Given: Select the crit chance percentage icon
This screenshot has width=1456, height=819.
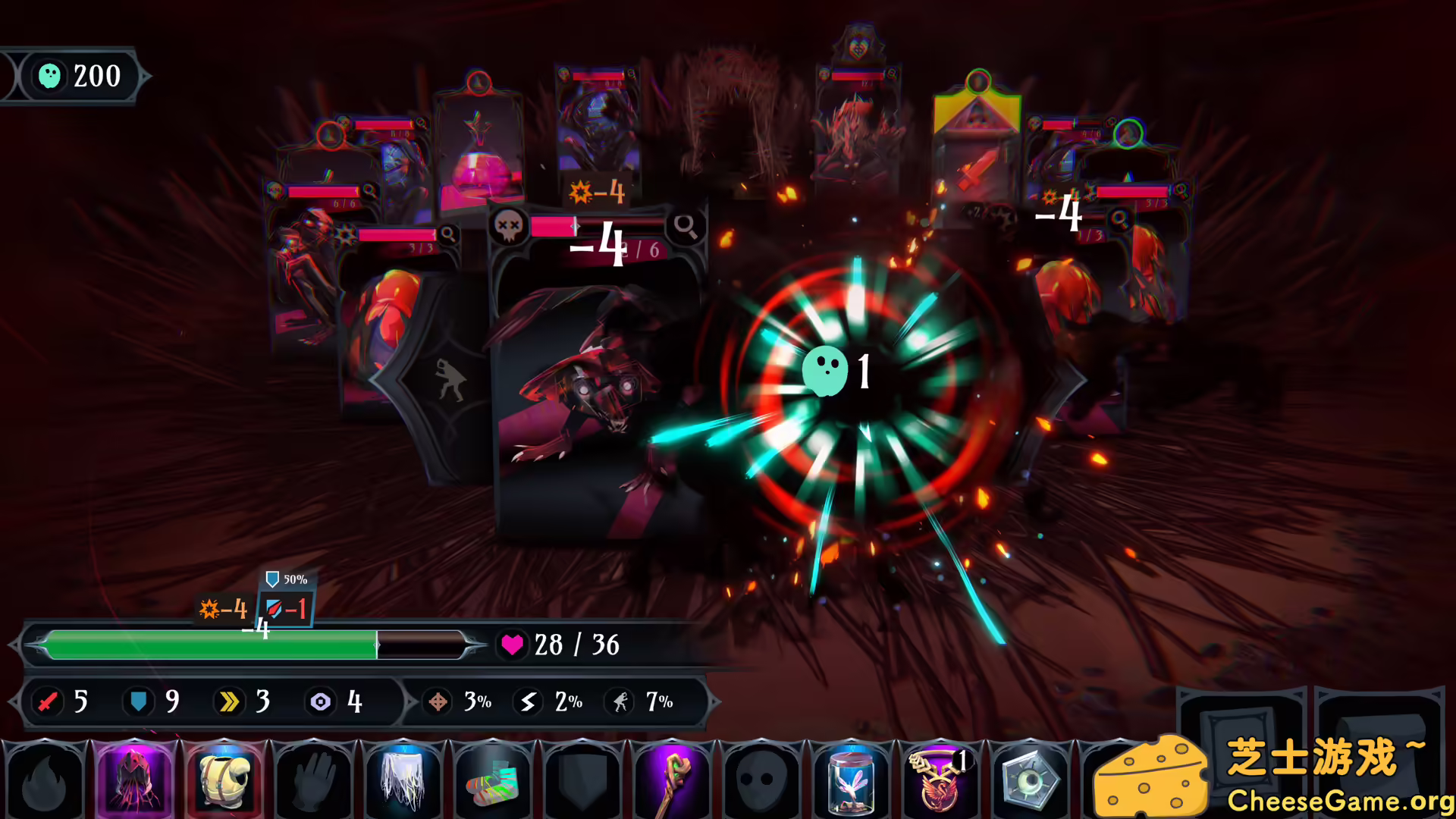Looking at the screenshot, I should pyautogui.click(x=438, y=702).
